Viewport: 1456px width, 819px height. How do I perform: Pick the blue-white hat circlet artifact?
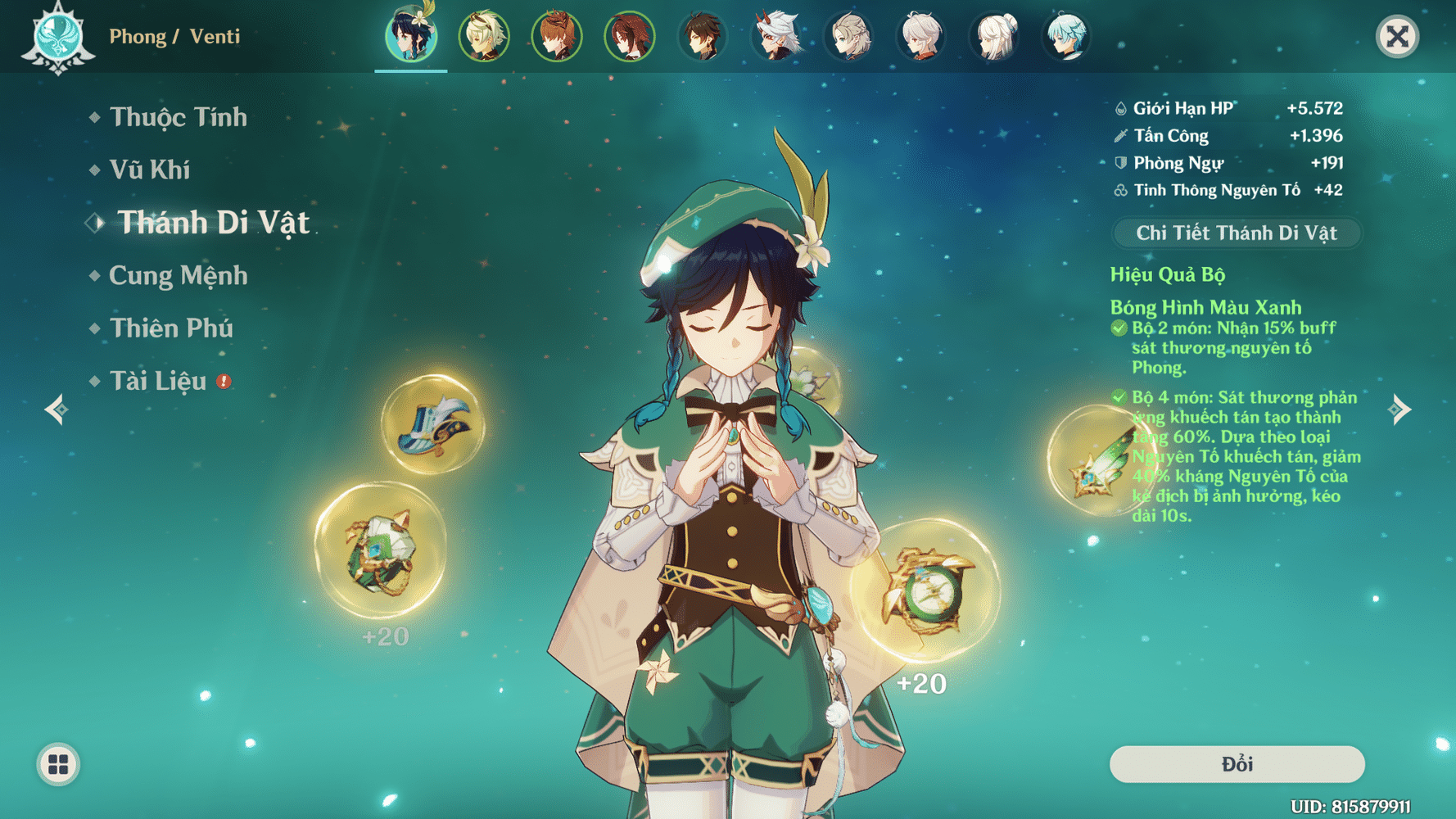click(x=433, y=424)
